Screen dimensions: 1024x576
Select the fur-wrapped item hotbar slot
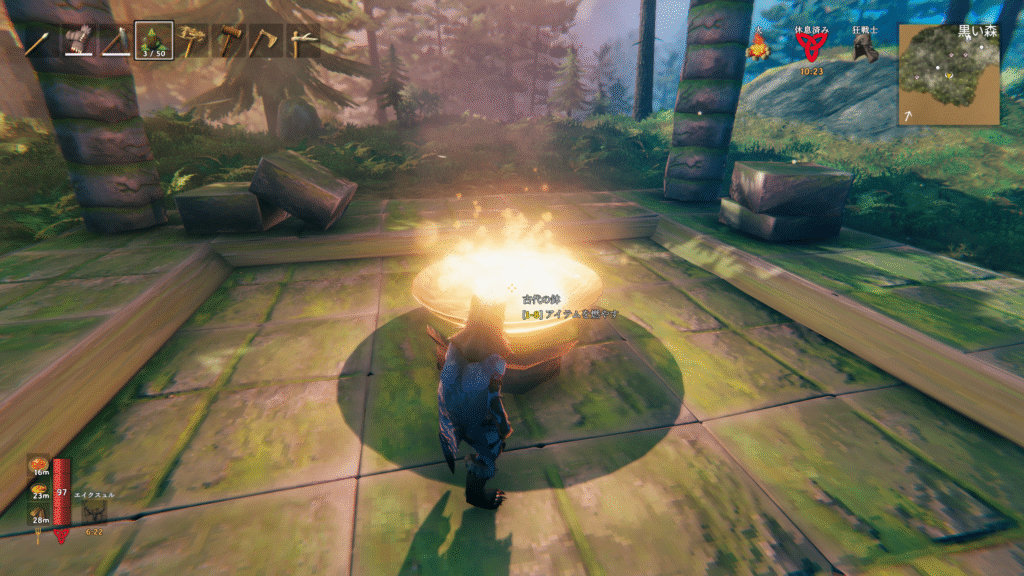coord(76,41)
